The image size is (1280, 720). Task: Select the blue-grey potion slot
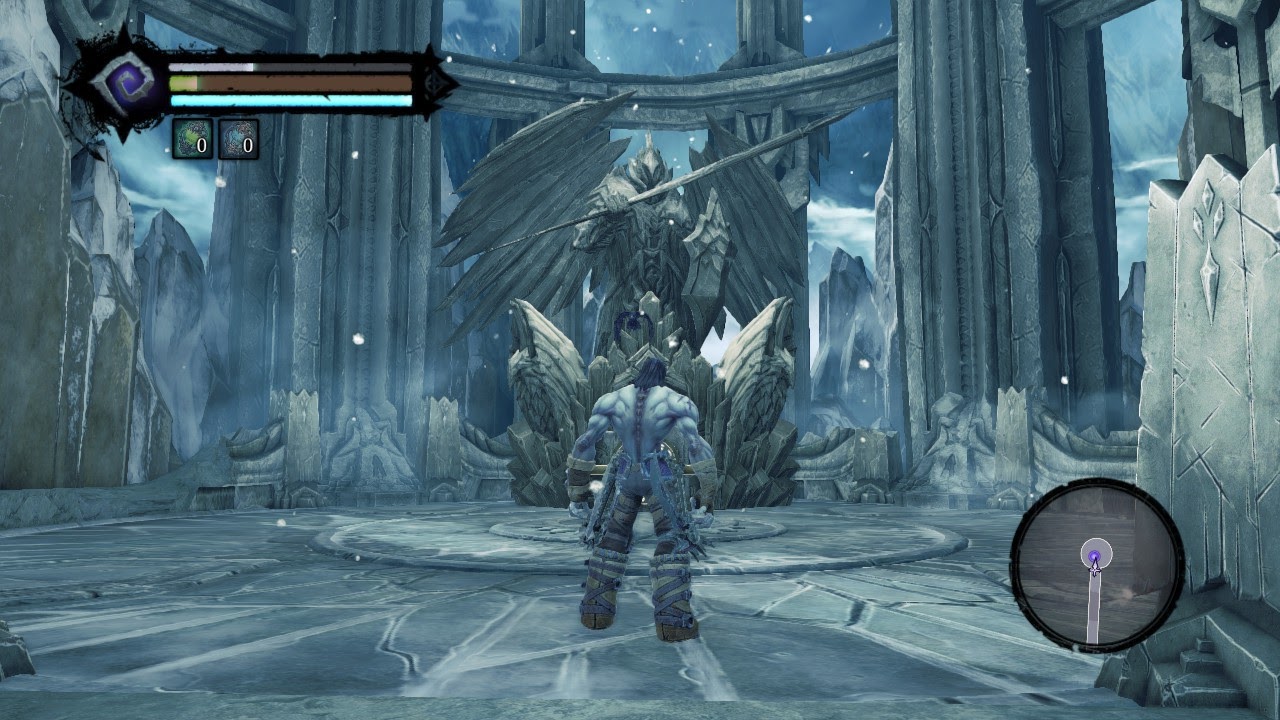click(238, 139)
